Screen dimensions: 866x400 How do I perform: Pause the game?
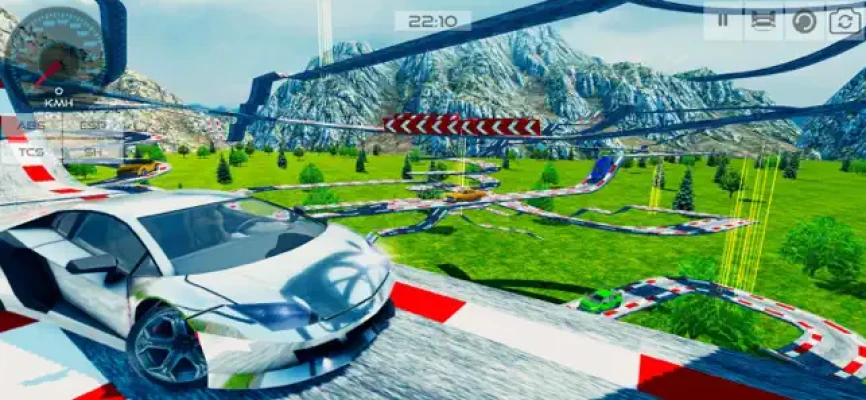click(722, 21)
